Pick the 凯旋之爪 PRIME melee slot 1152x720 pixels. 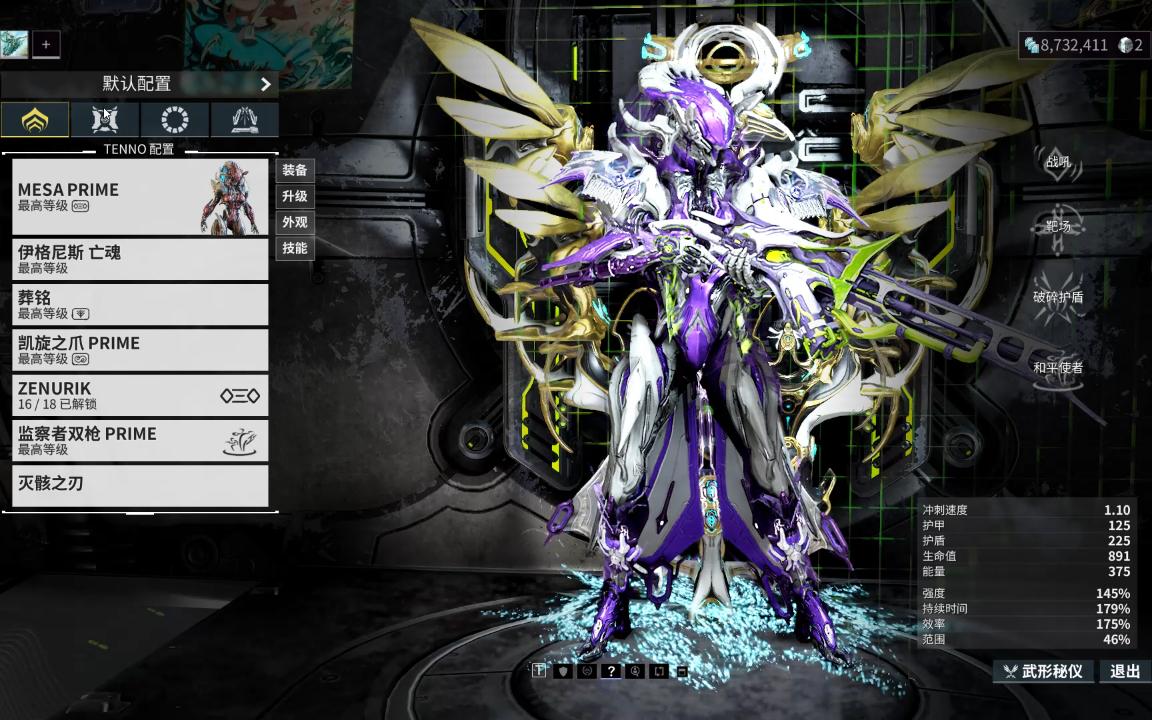[140, 350]
